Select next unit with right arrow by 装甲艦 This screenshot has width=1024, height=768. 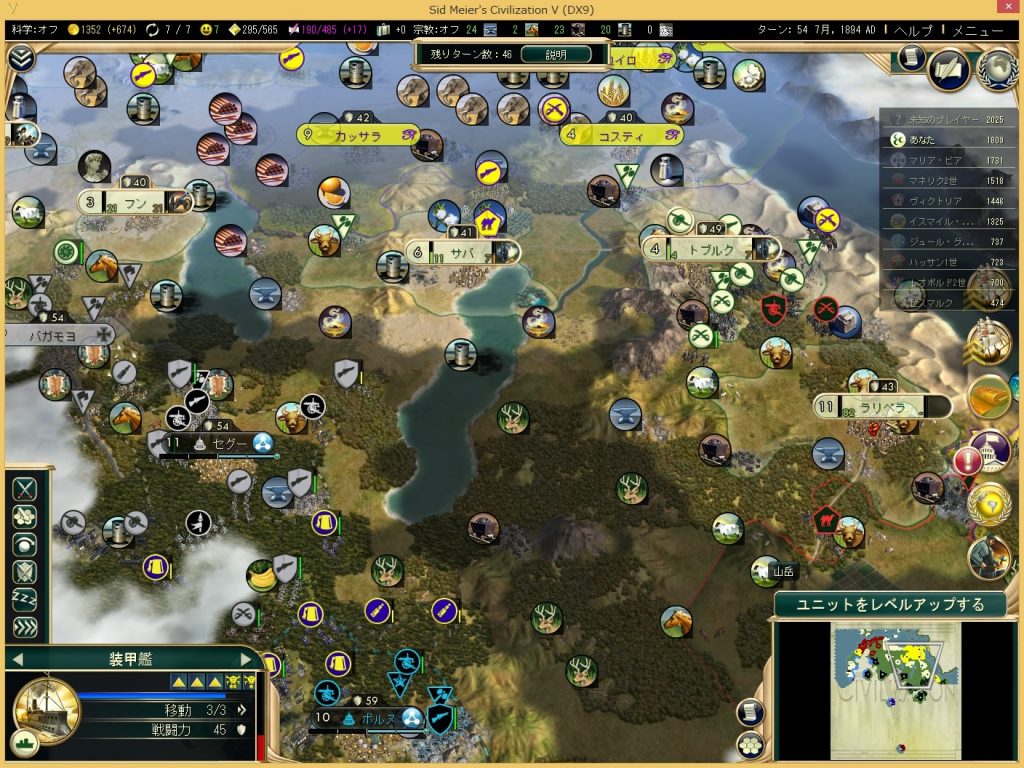click(246, 659)
